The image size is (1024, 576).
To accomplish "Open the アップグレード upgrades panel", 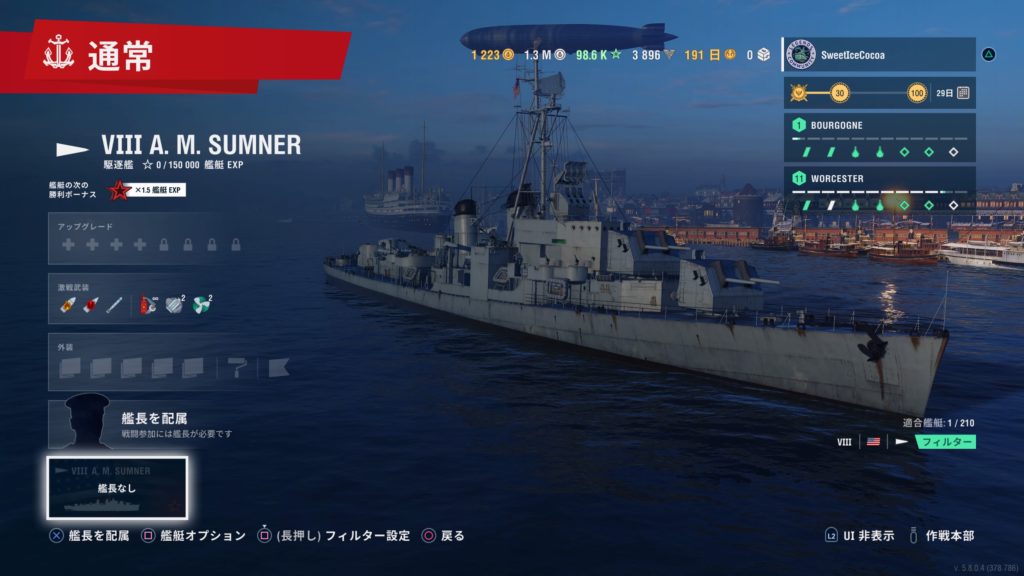I will pyautogui.click(x=152, y=238).
